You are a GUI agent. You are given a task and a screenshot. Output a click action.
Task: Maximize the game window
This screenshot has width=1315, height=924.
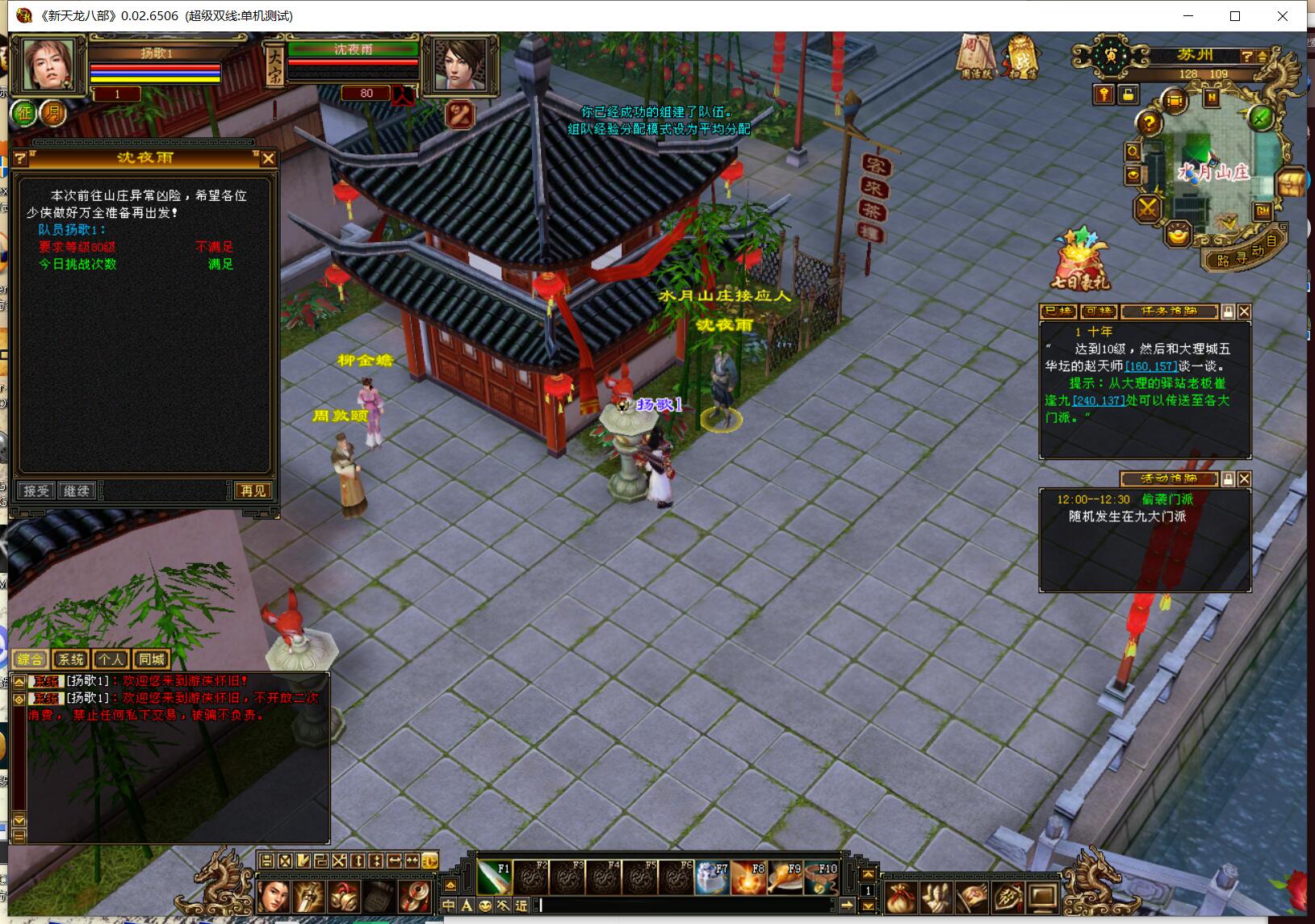pyautogui.click(x=1234, y=16)
